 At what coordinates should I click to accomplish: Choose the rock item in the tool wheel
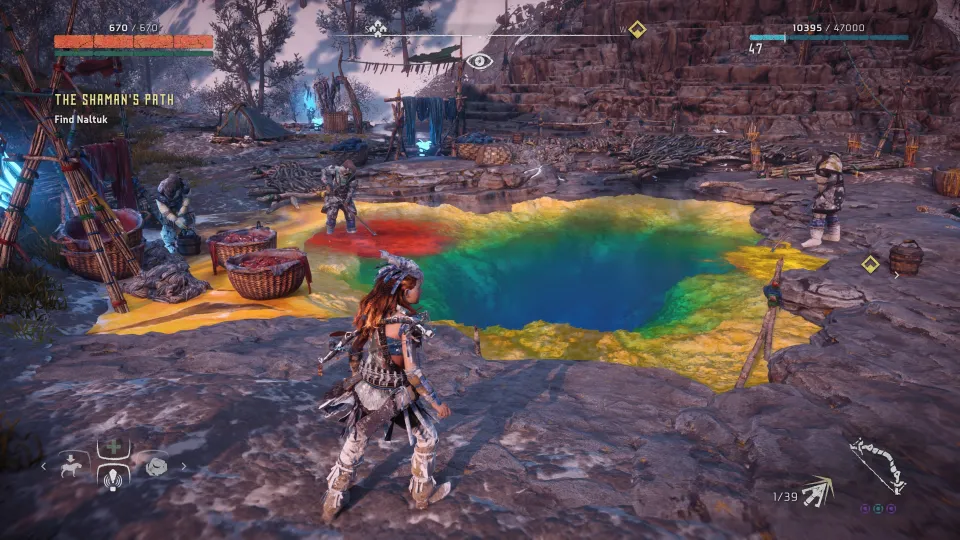point(156,466)
